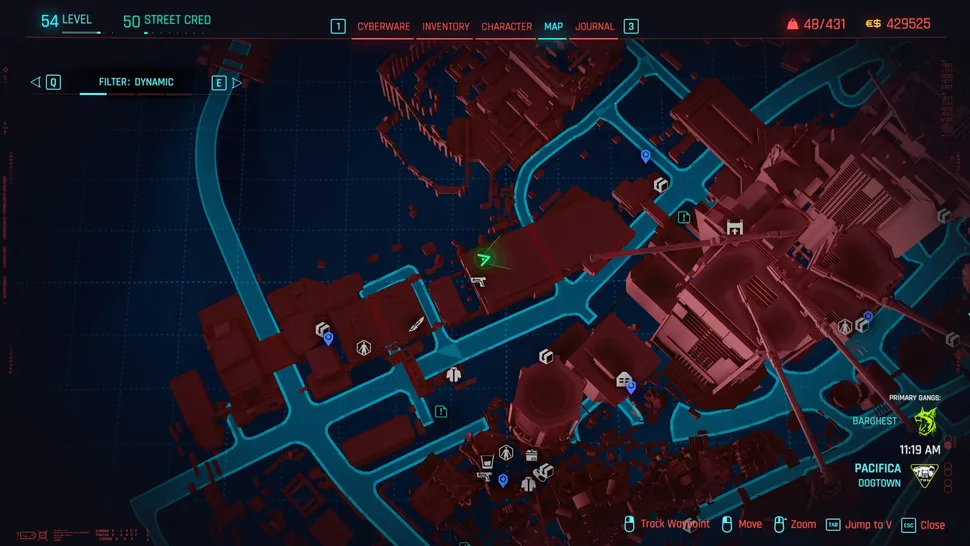Click the next map filter arrow

(x=237, y=82)
